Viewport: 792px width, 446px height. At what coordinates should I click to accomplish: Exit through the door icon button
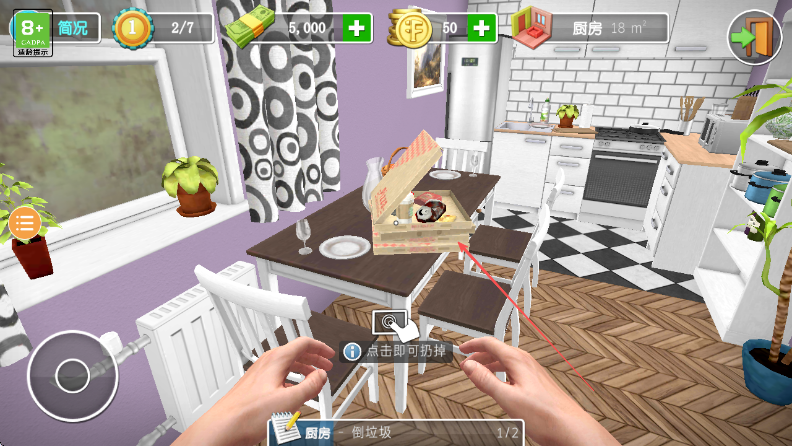[753, 37]
